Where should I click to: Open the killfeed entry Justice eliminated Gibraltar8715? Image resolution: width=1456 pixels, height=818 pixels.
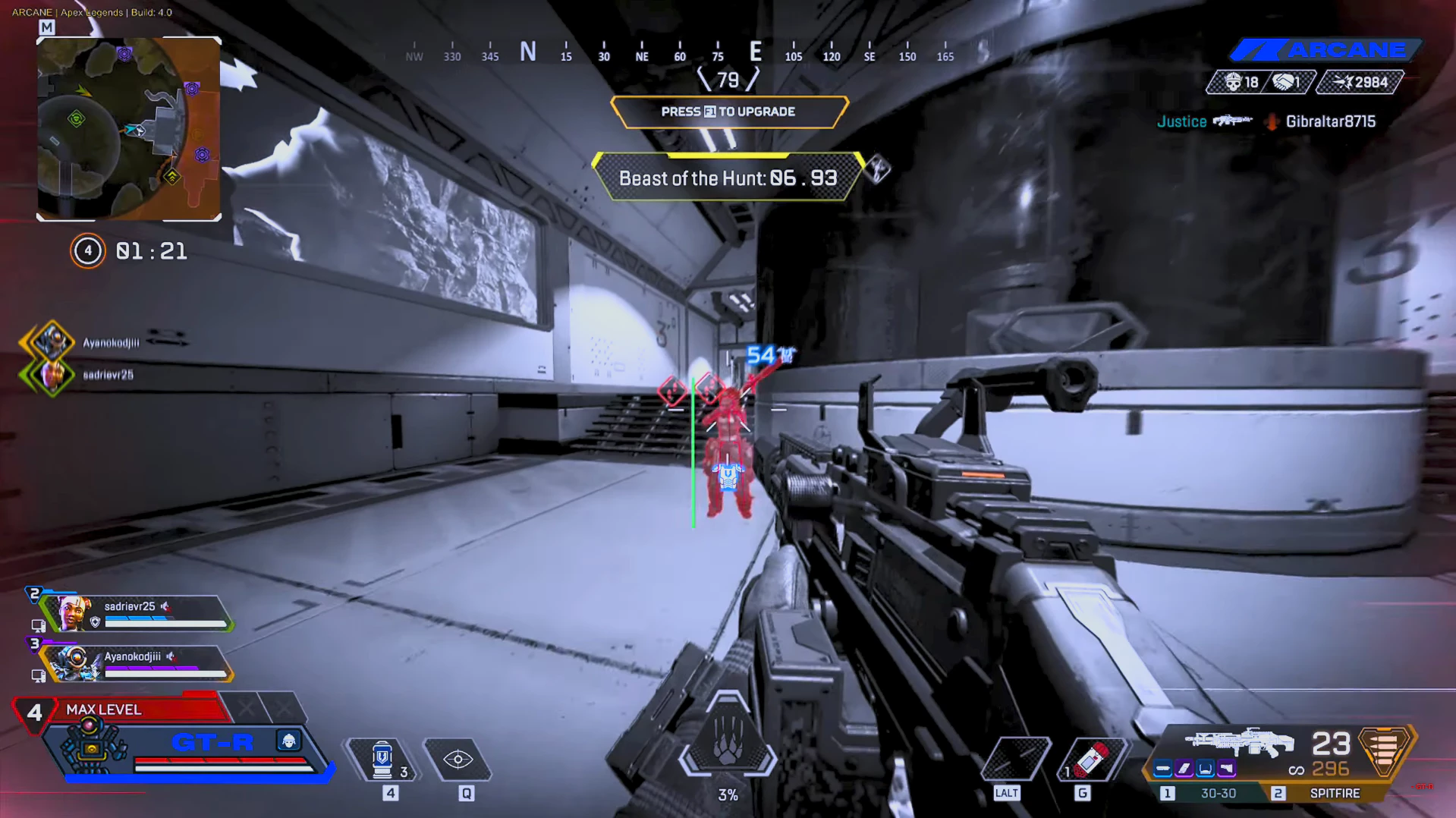point(1266,121)
